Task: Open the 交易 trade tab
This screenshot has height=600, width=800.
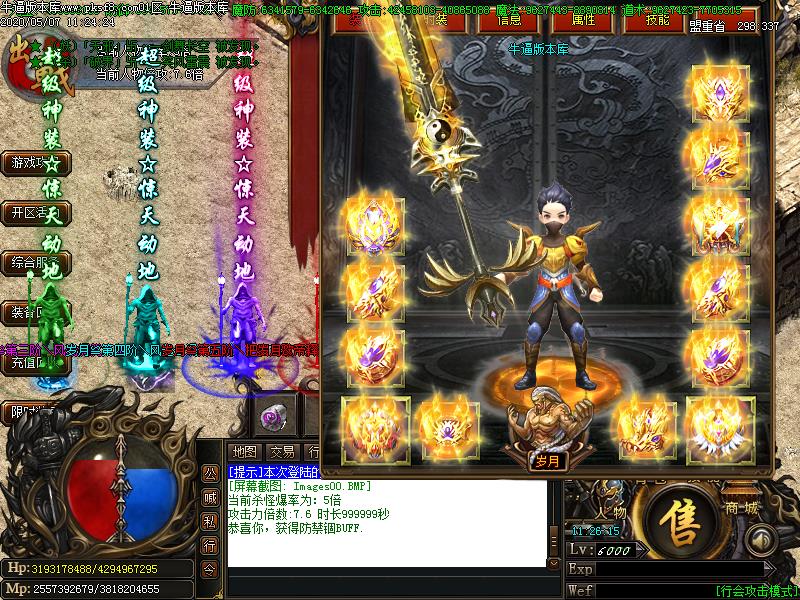Action: pyautogui.click(x=282, y=451)
